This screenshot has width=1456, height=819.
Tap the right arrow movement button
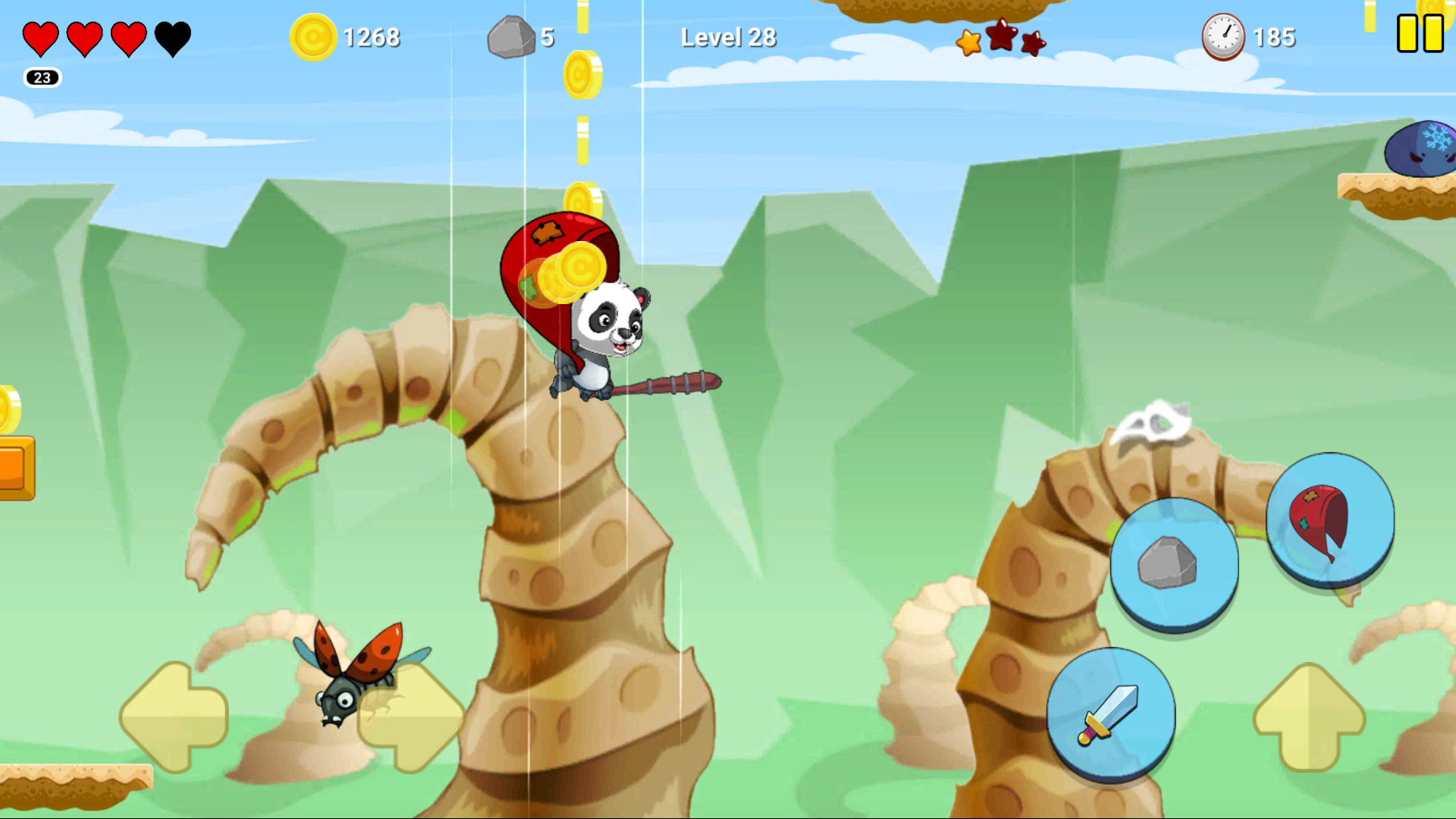click(412, 717)
